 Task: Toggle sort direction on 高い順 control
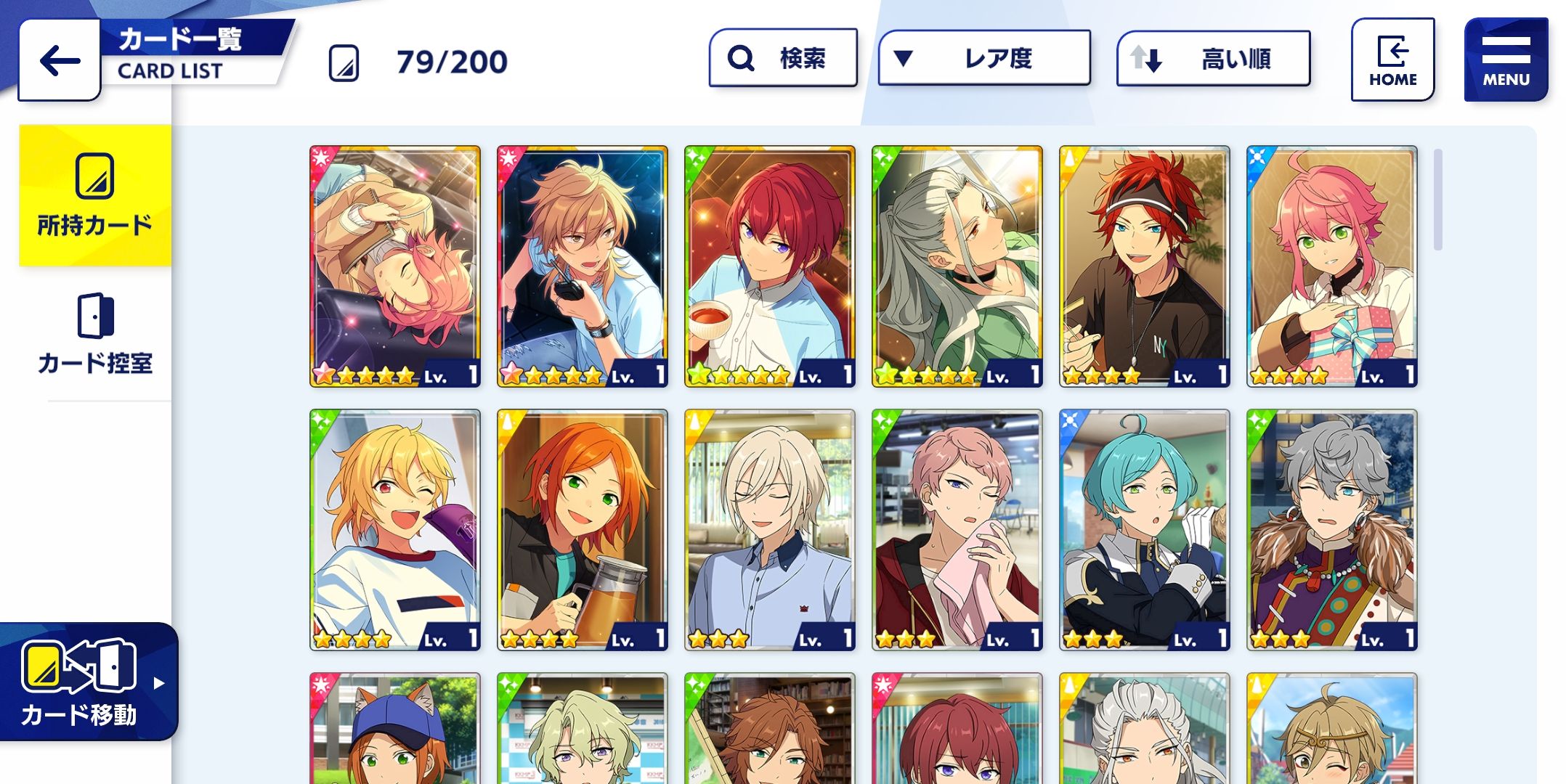1148,58
